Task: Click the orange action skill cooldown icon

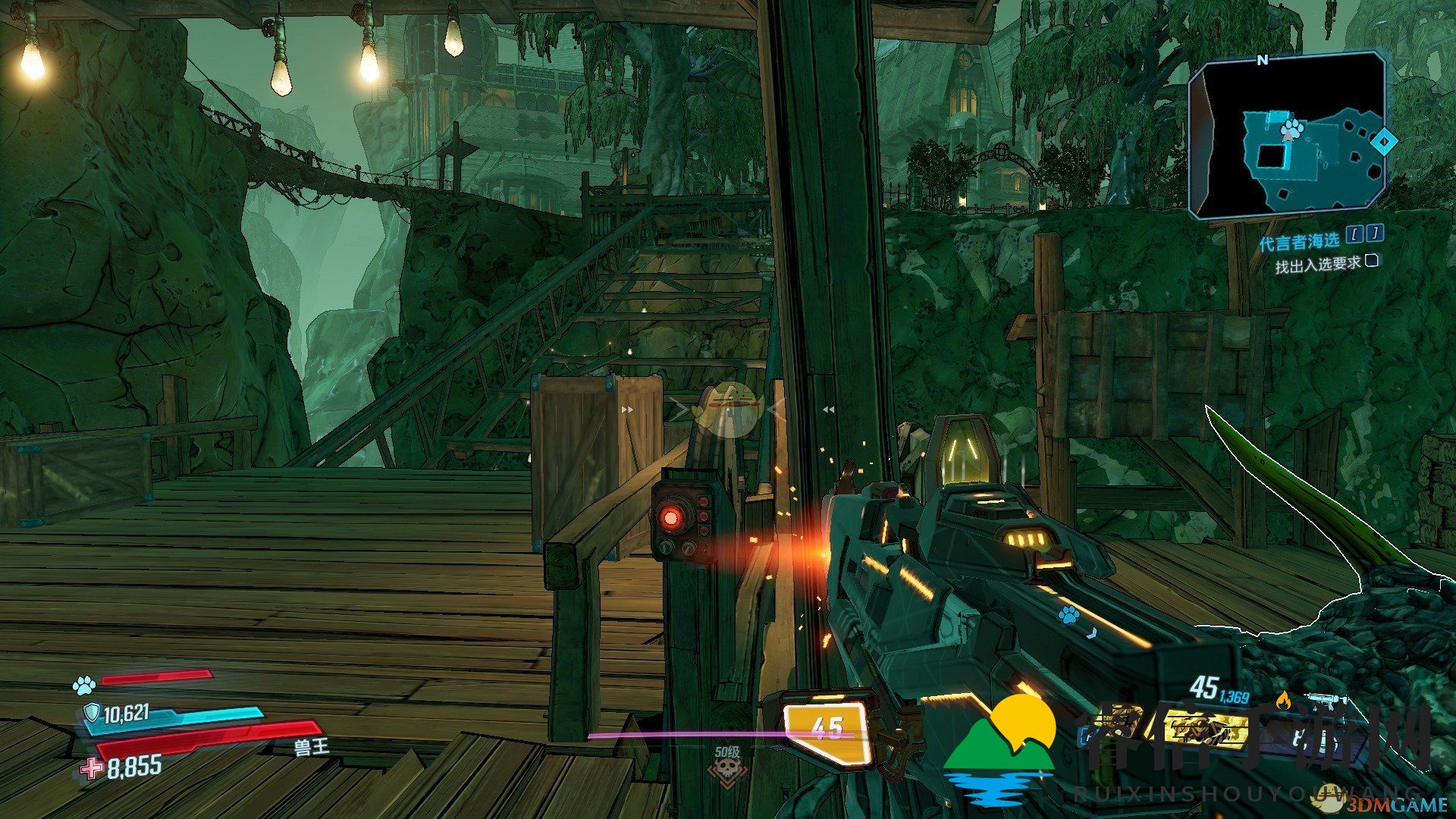Action: coord(827,732)
